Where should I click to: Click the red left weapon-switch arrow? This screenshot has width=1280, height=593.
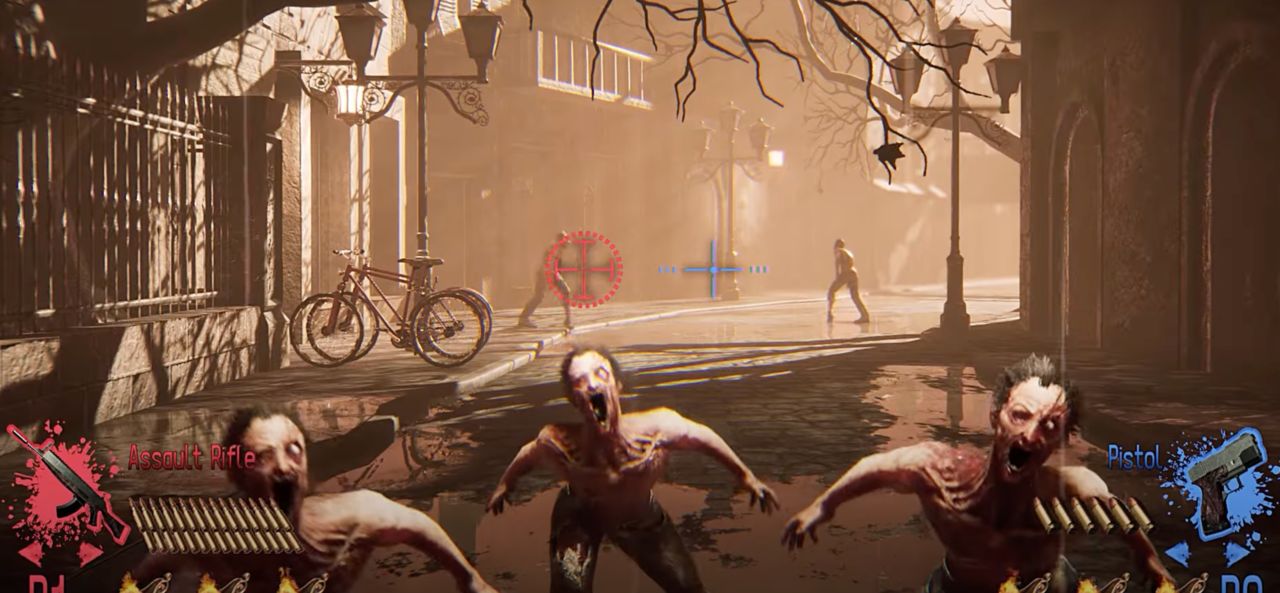click(30, 553)
